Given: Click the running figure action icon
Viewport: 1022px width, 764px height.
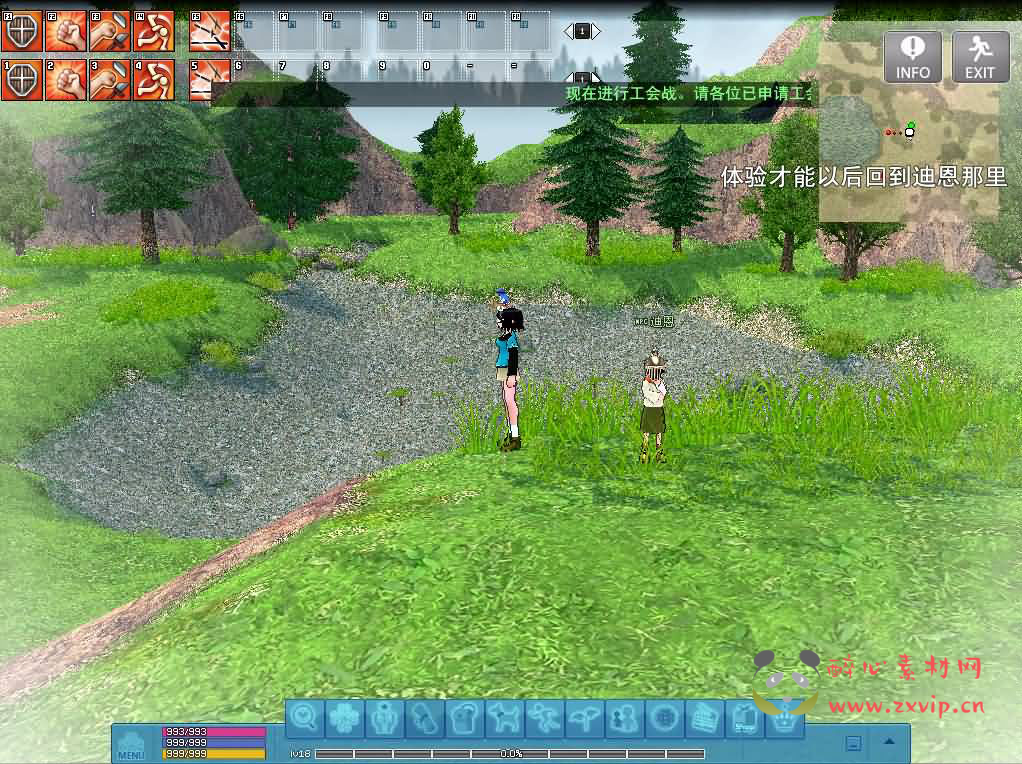Looking at the screenshot, I should point(542,718).
